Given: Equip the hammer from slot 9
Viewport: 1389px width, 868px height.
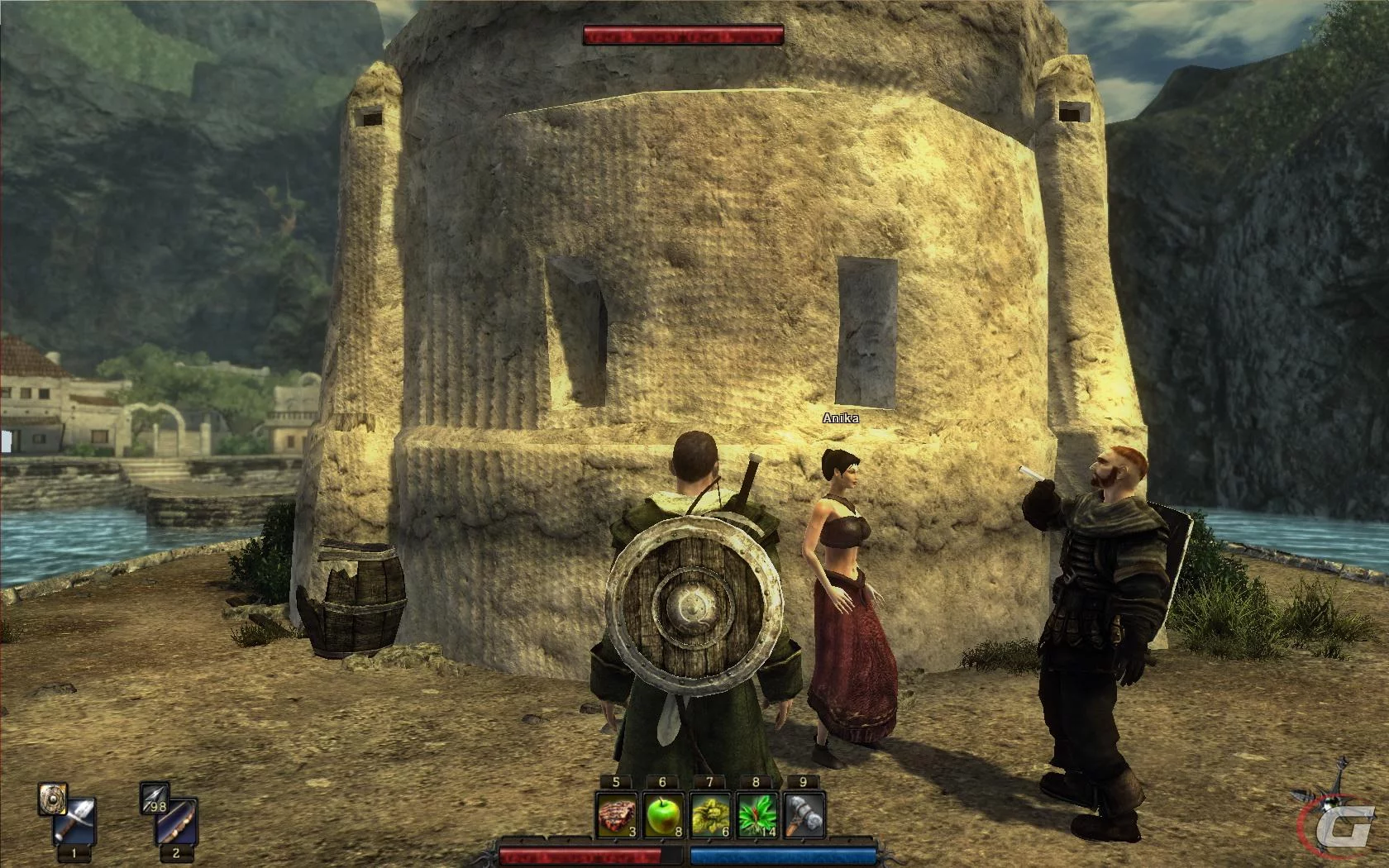Looking at the screenshot, I should (804, 814).
